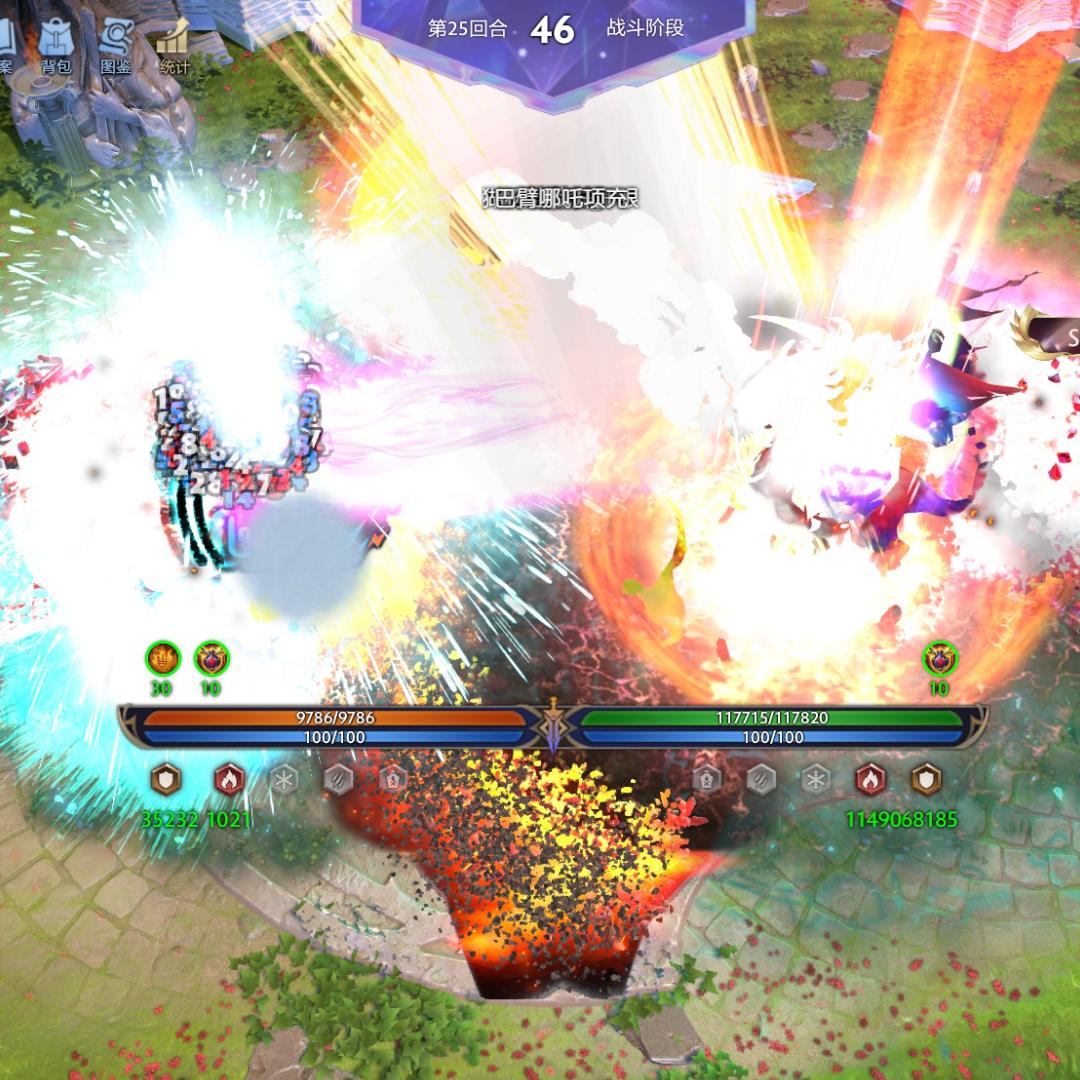Inspect the demon mask buff above green bar

click(939, 658)
